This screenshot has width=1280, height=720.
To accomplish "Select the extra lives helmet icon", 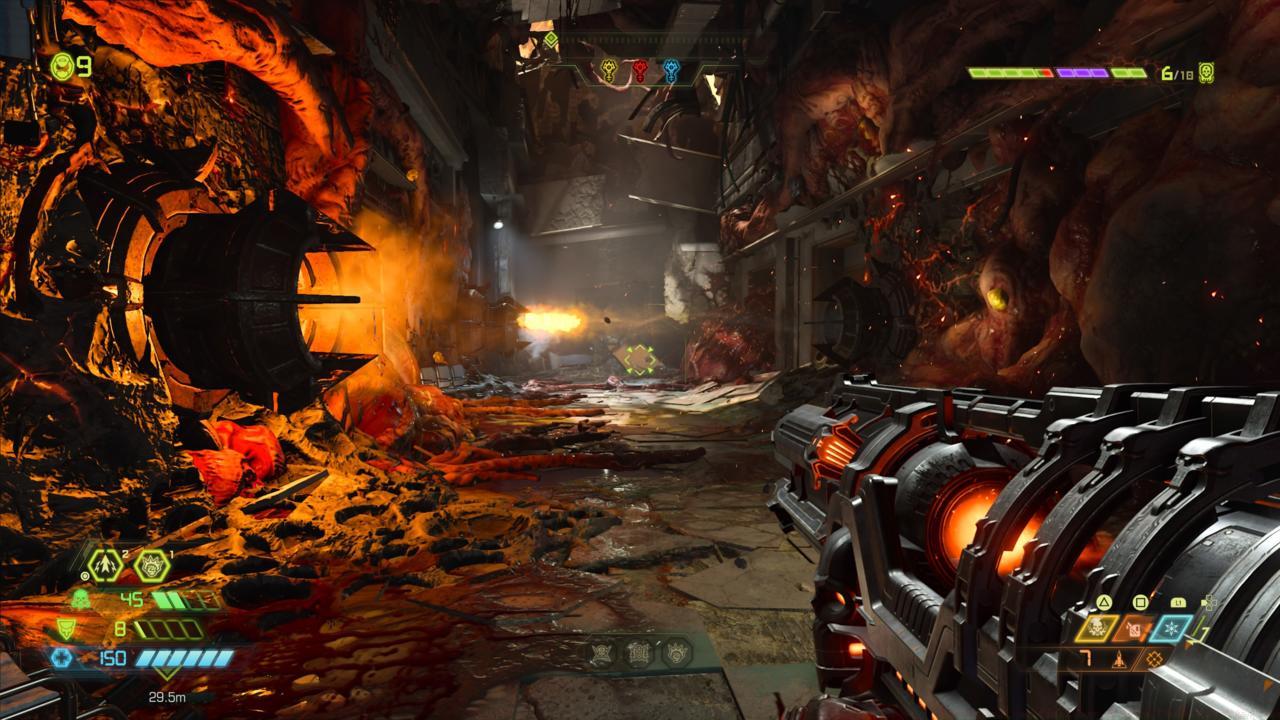I will coord(63,66).
